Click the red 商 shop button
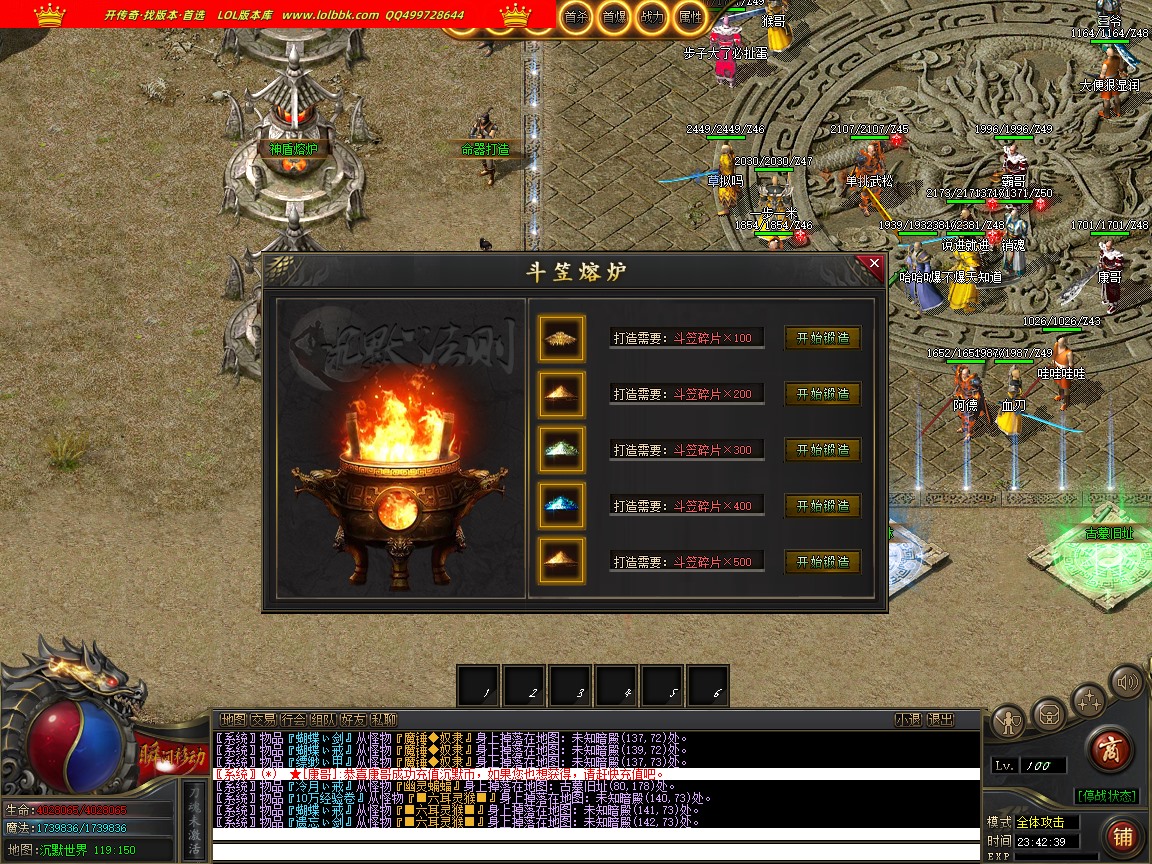This screenshot has width=1152, height=864. click(1108, 750)
